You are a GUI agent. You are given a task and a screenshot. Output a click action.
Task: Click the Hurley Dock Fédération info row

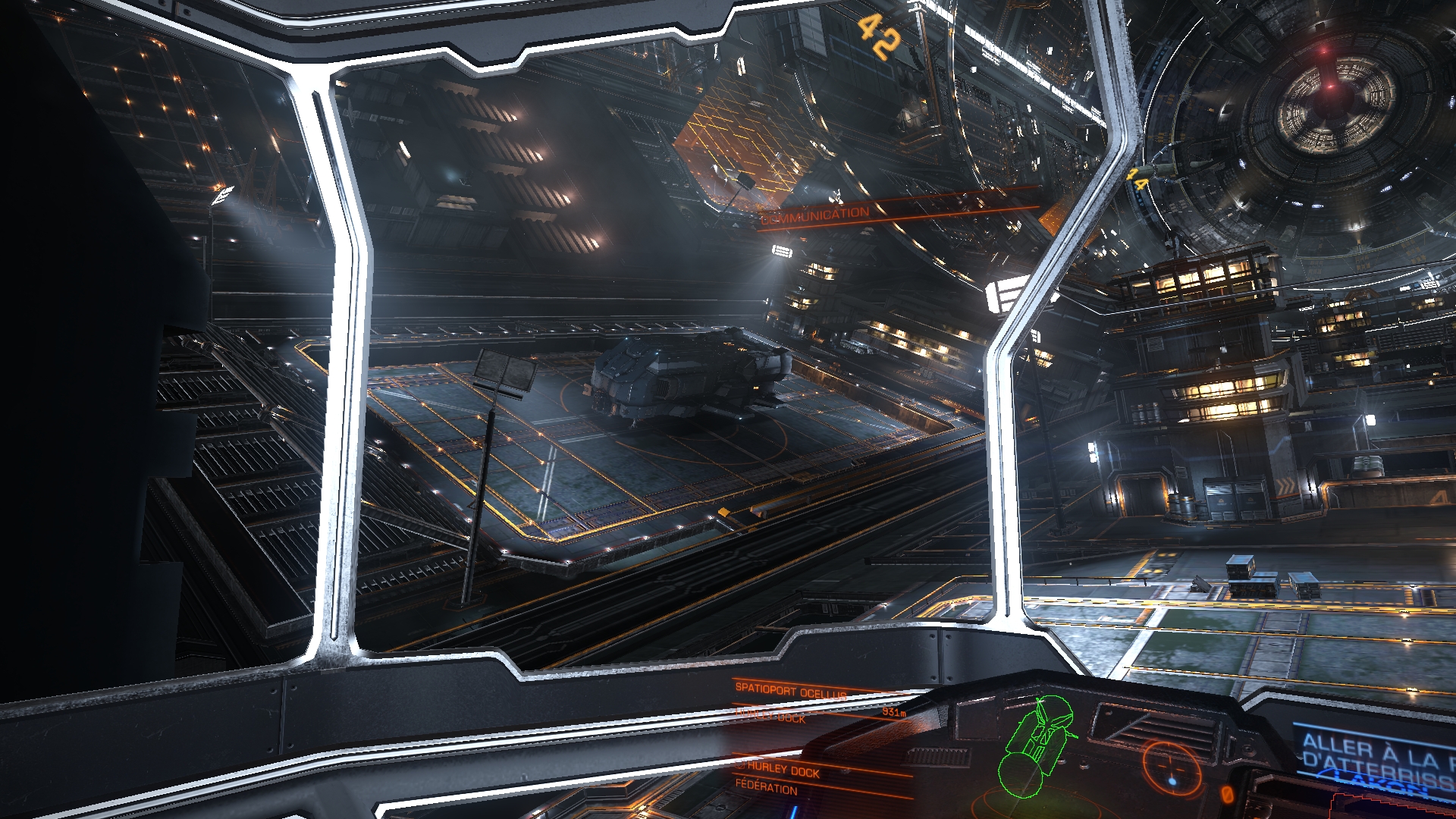pyautogui.click(x=781, y=779)
